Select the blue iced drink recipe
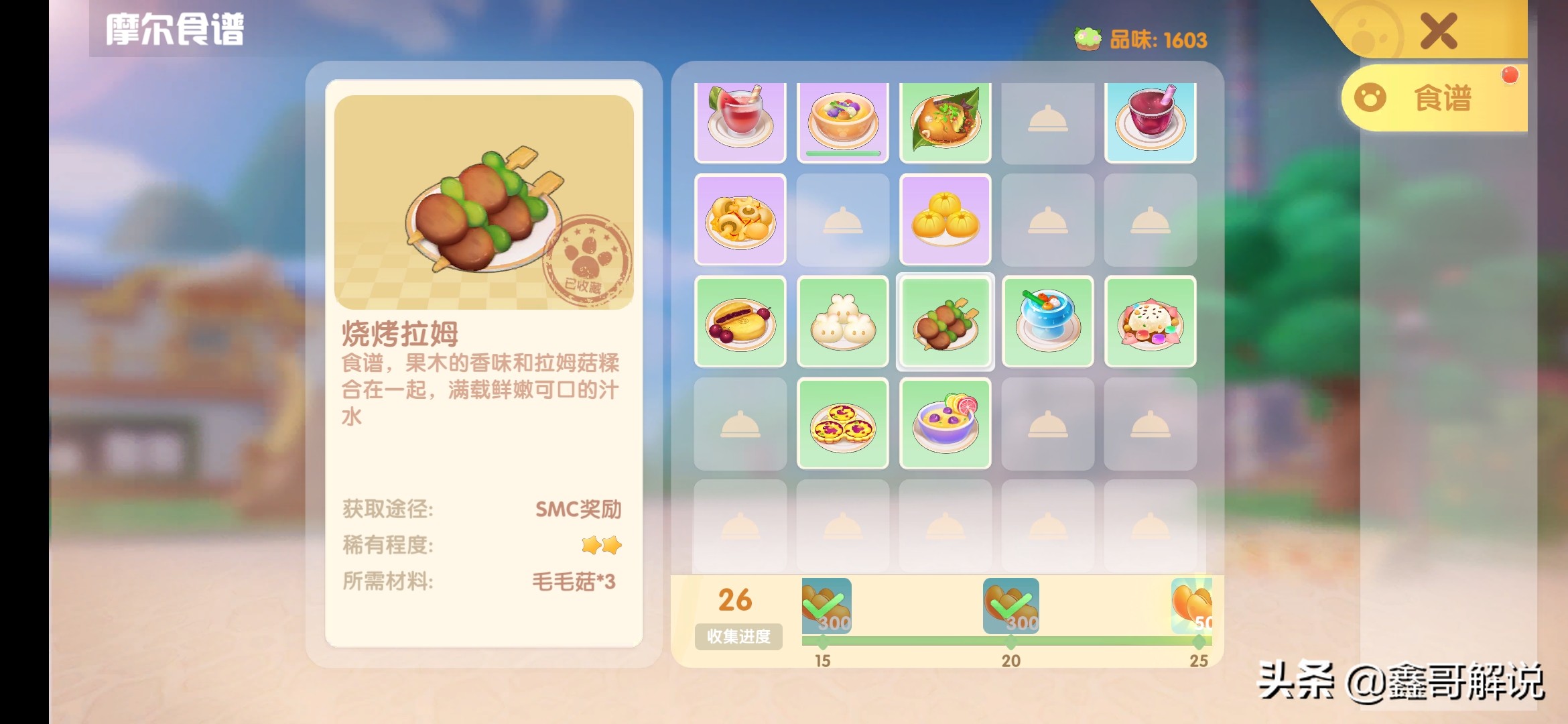This screenshot has width=1568, height=724. pyautogui.click(x=1047, y=322)
